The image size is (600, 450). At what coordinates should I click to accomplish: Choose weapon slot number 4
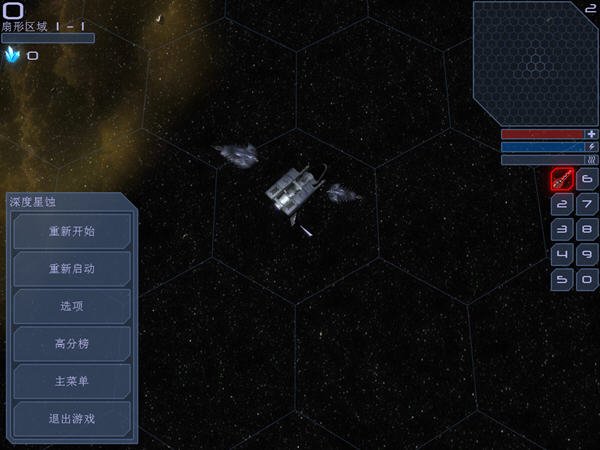562,255
